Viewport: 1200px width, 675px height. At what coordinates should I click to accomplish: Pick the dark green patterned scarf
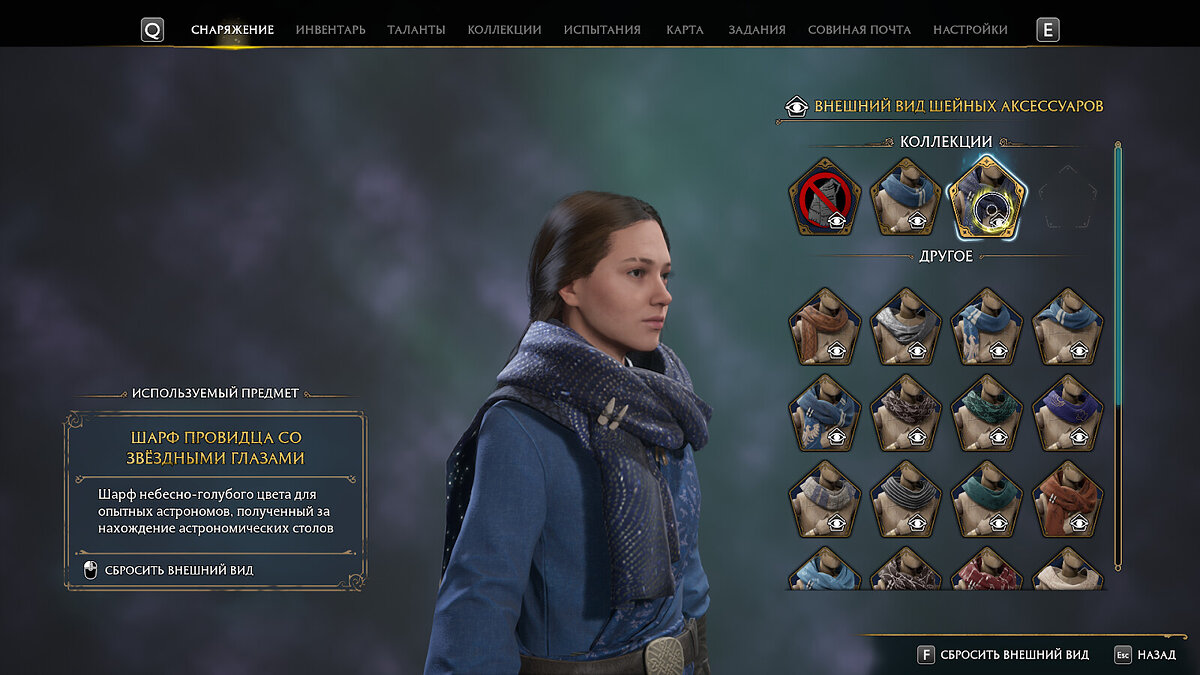pyautogui.click(x=986, y=413)
